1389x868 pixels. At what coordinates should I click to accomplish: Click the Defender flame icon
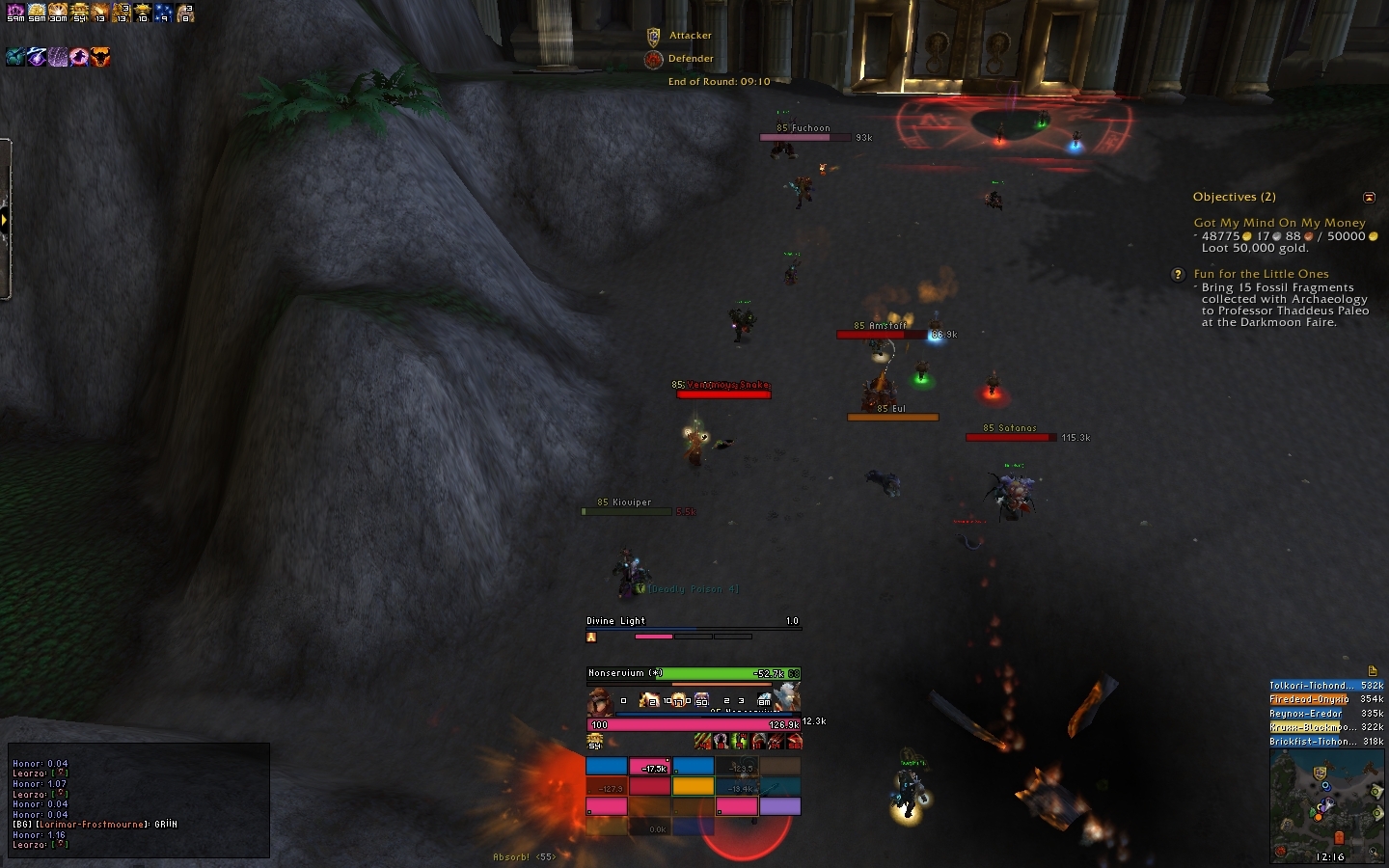[653, 58]
